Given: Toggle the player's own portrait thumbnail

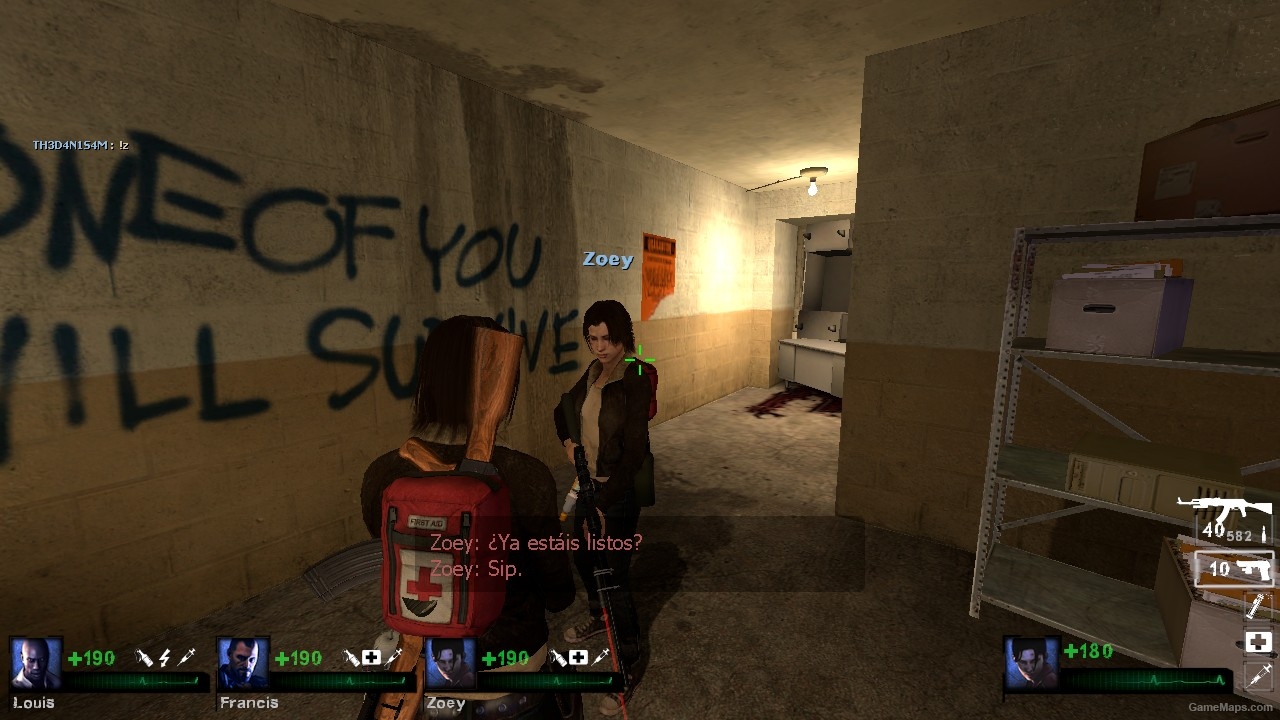Looking at the screenshot, I should click(1030, 660).
